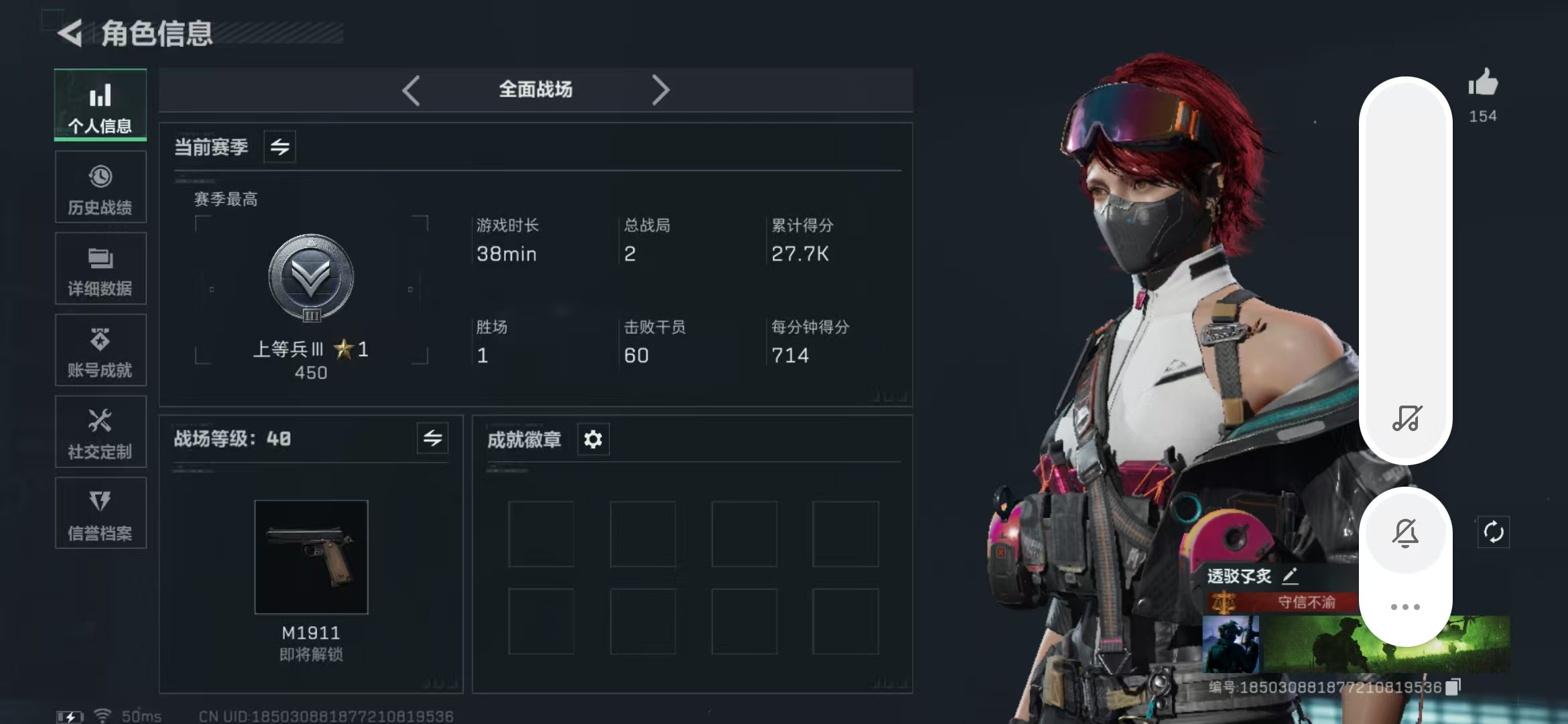View the 信誉档案 tab

101,514
